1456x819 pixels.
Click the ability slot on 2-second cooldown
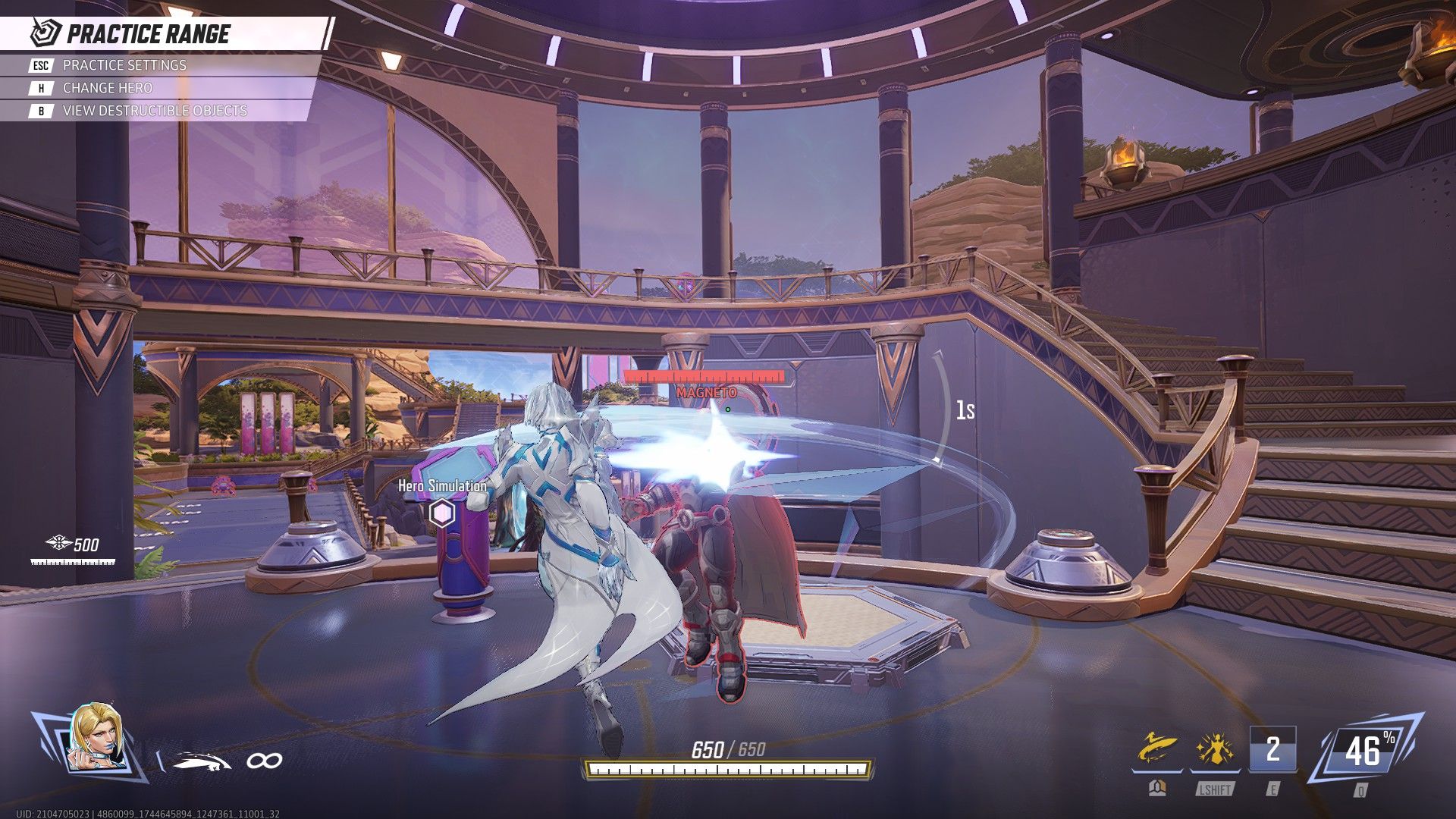(1272, 749)
